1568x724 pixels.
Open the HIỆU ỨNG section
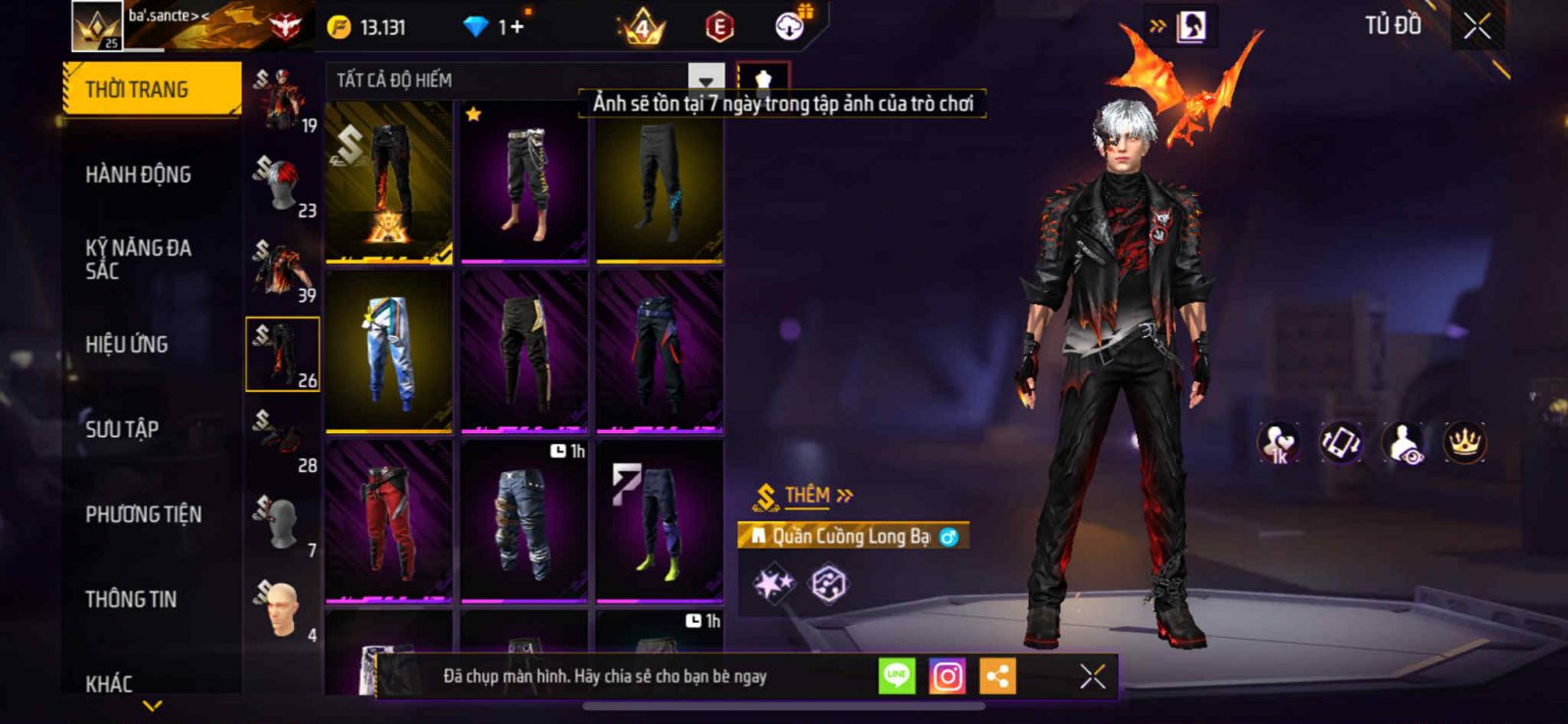(126, 345)
